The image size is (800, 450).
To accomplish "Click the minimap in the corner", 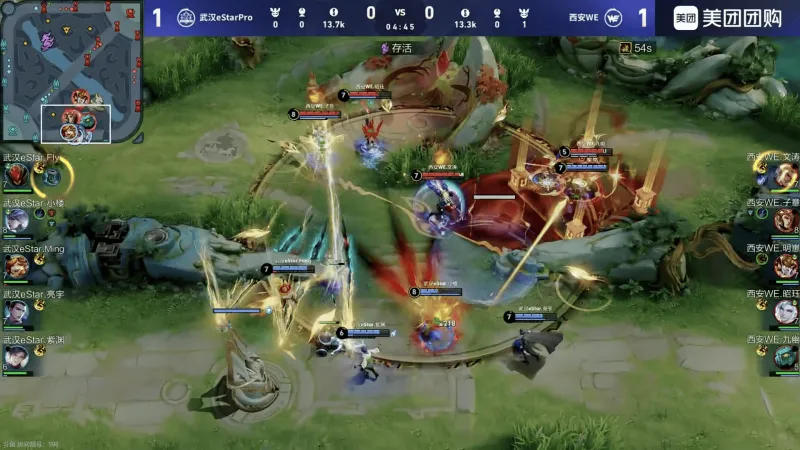I will (x=70, y=72).
